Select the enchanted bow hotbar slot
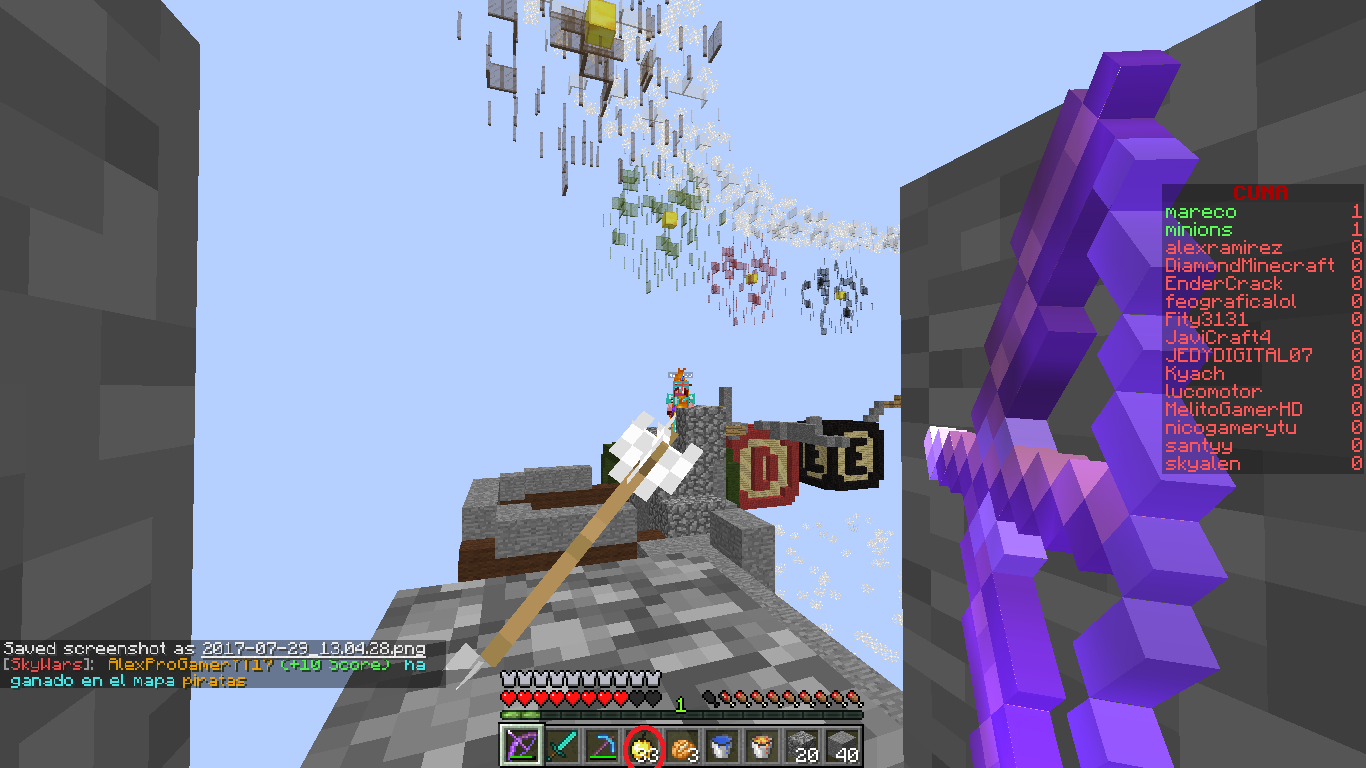1366x768 pixels. tap(521, 746)
